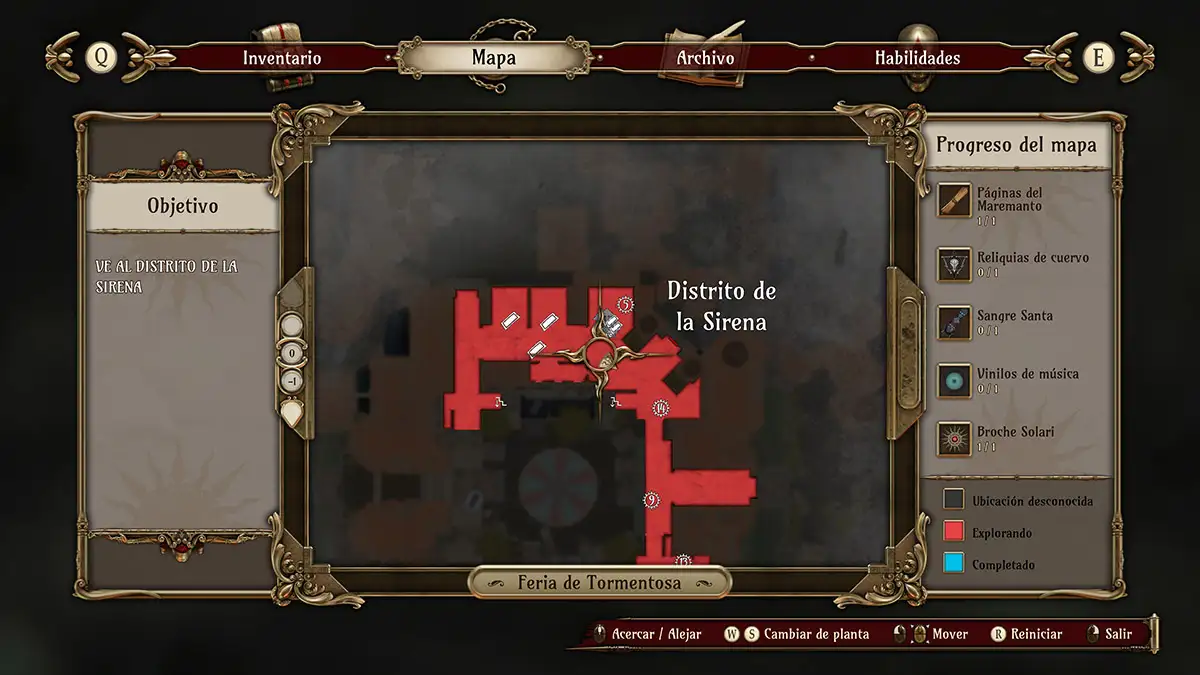Click the Salir option in the bottom bar
The height and width of the screenshot is (675, 1200).
click(1118, 634)
